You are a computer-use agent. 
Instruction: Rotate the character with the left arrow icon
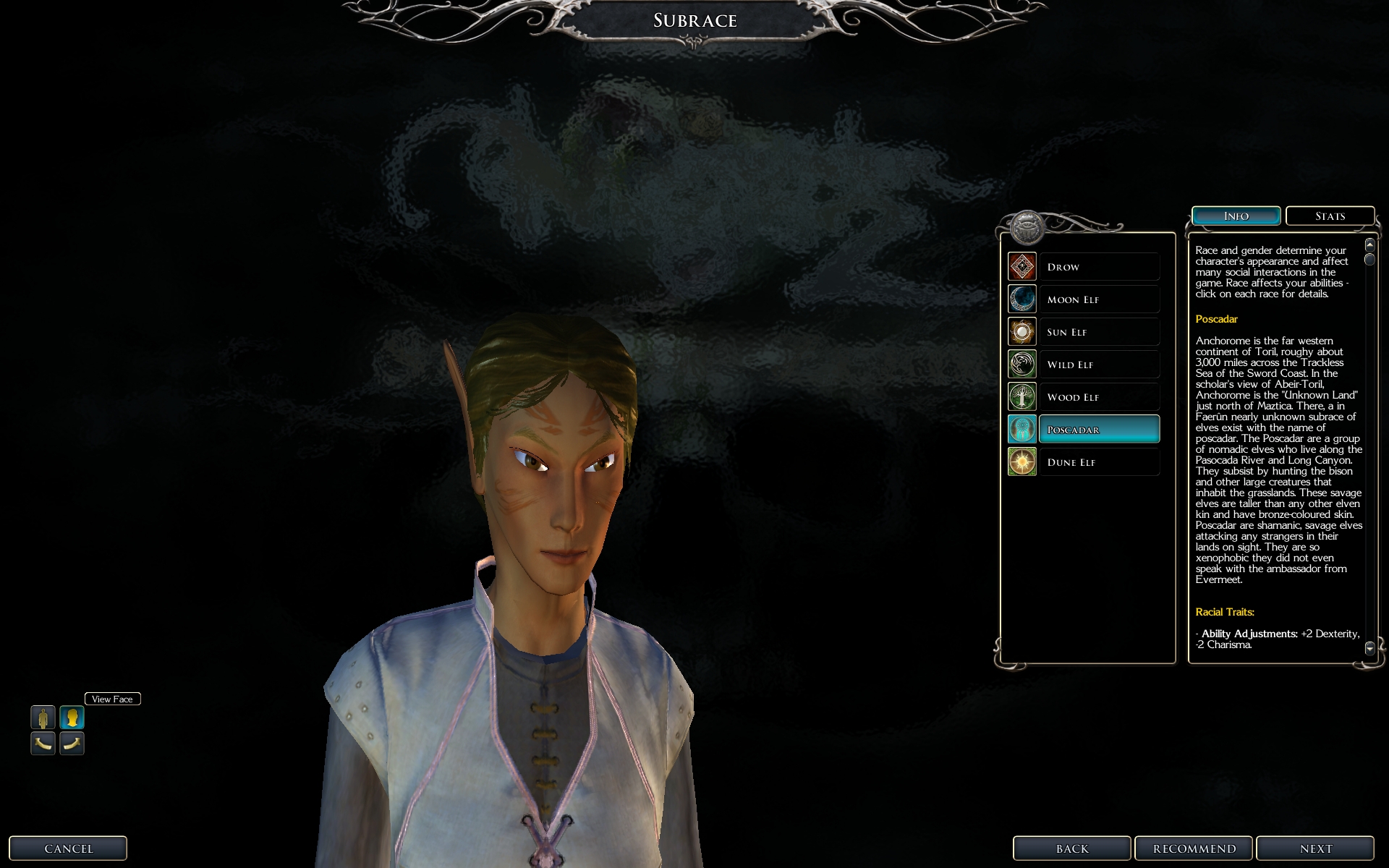pos(43,743)
